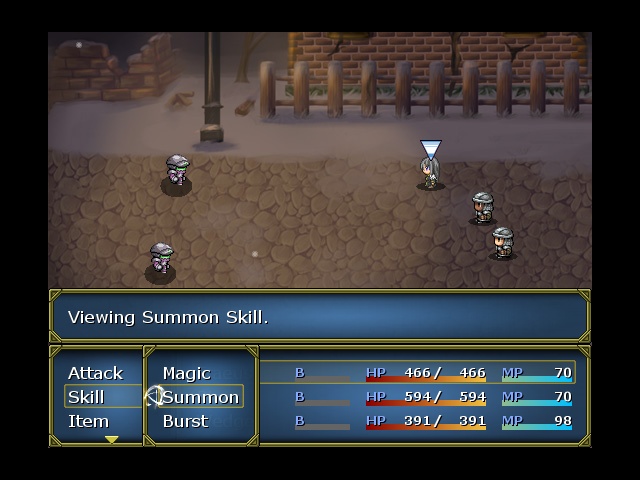Image resolution: width=640 pixels, height=480 pixels.
Task: Select the Summon skill type
Action: (x=201, y=397)
